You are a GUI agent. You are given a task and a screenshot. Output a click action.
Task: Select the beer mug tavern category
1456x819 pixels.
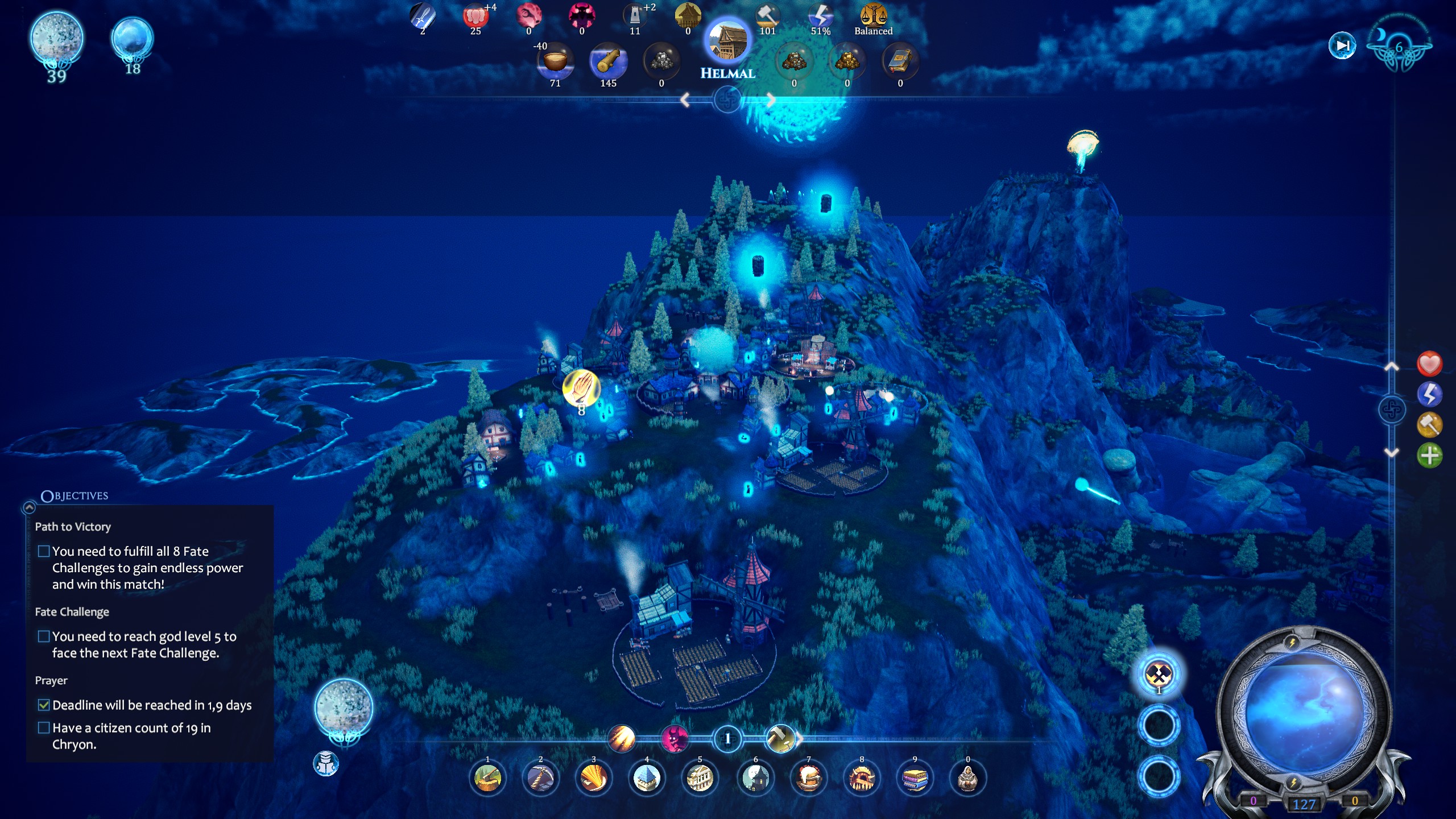click(x=808, y=778)
